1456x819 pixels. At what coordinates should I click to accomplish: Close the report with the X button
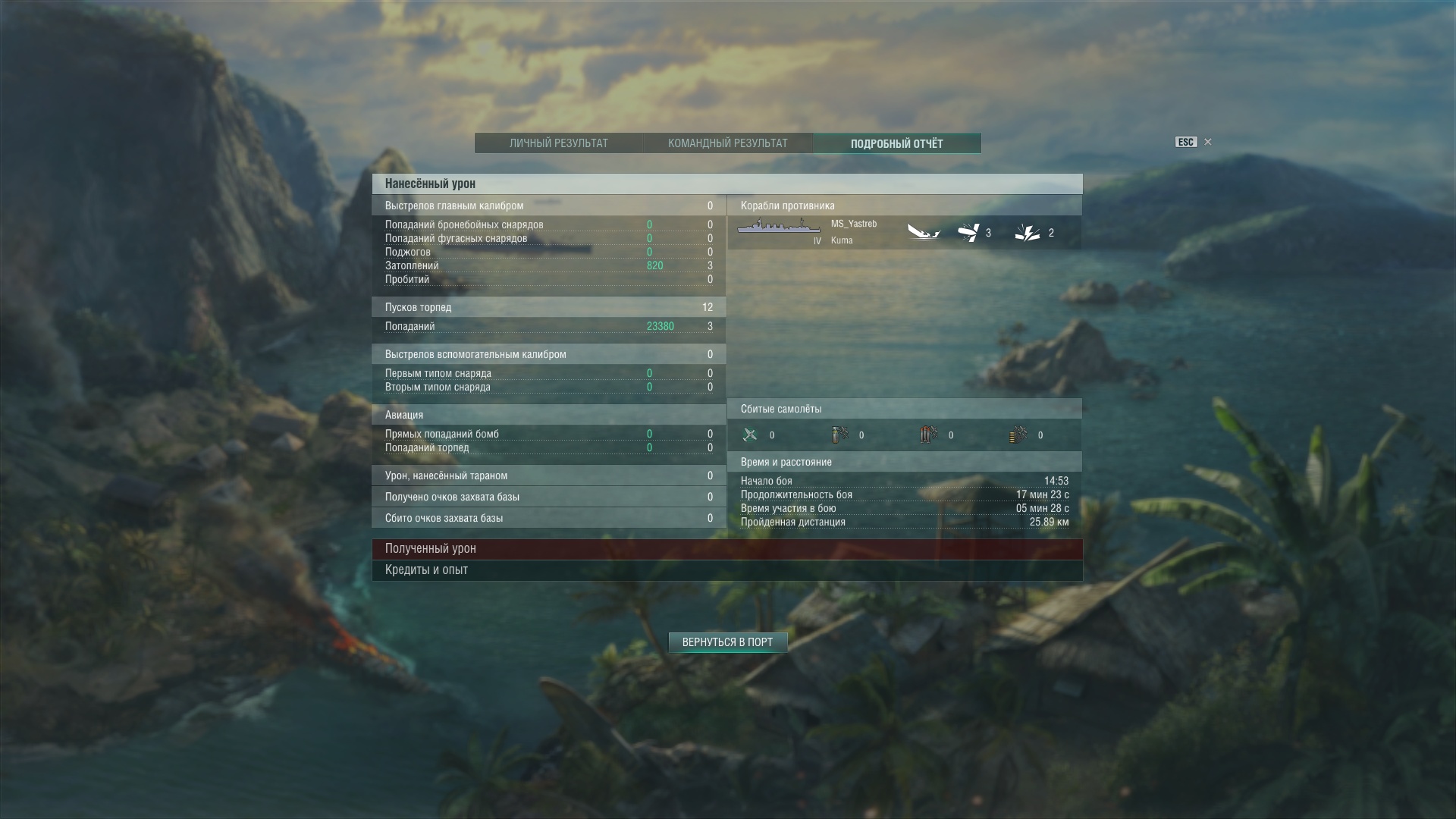[1208, 142]
